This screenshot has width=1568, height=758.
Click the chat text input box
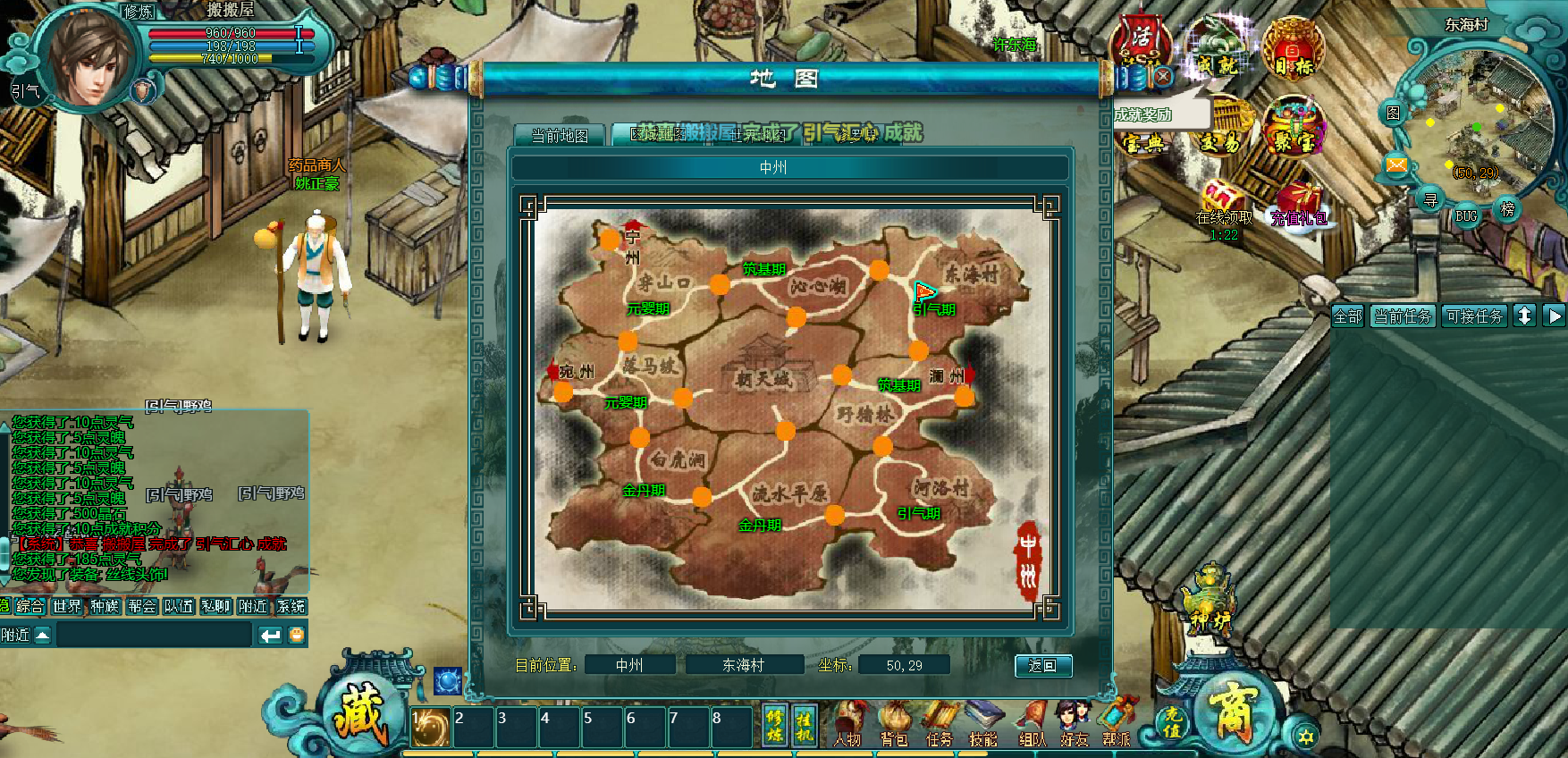tap(154, 635)
